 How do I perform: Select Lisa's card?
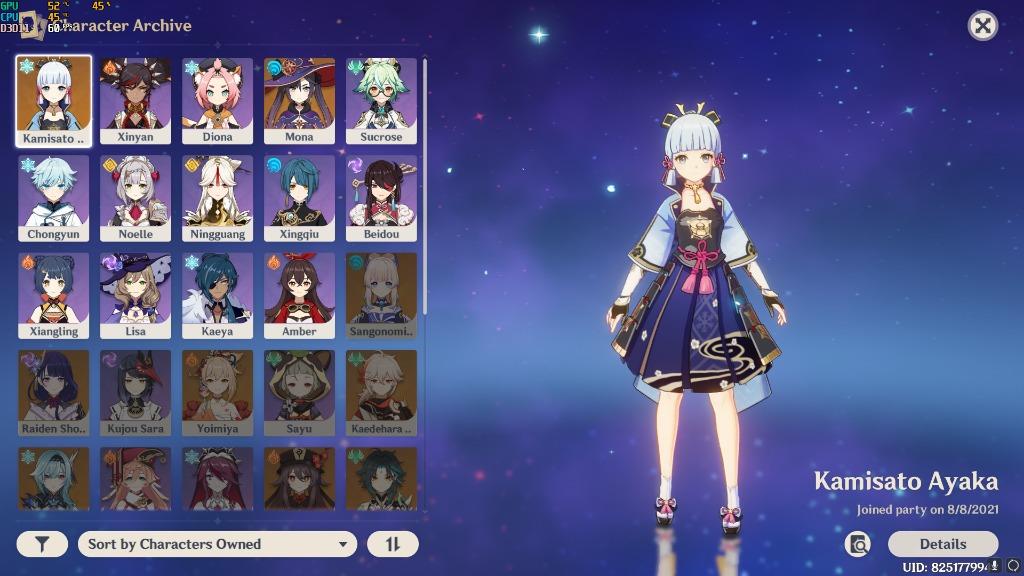coord(135,294)
